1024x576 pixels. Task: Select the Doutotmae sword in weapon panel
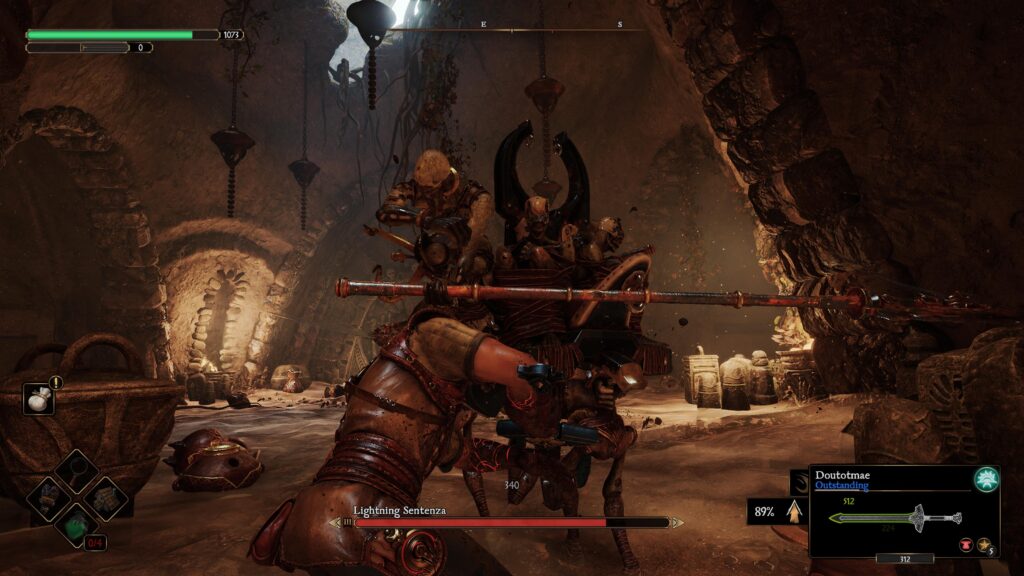896,517
